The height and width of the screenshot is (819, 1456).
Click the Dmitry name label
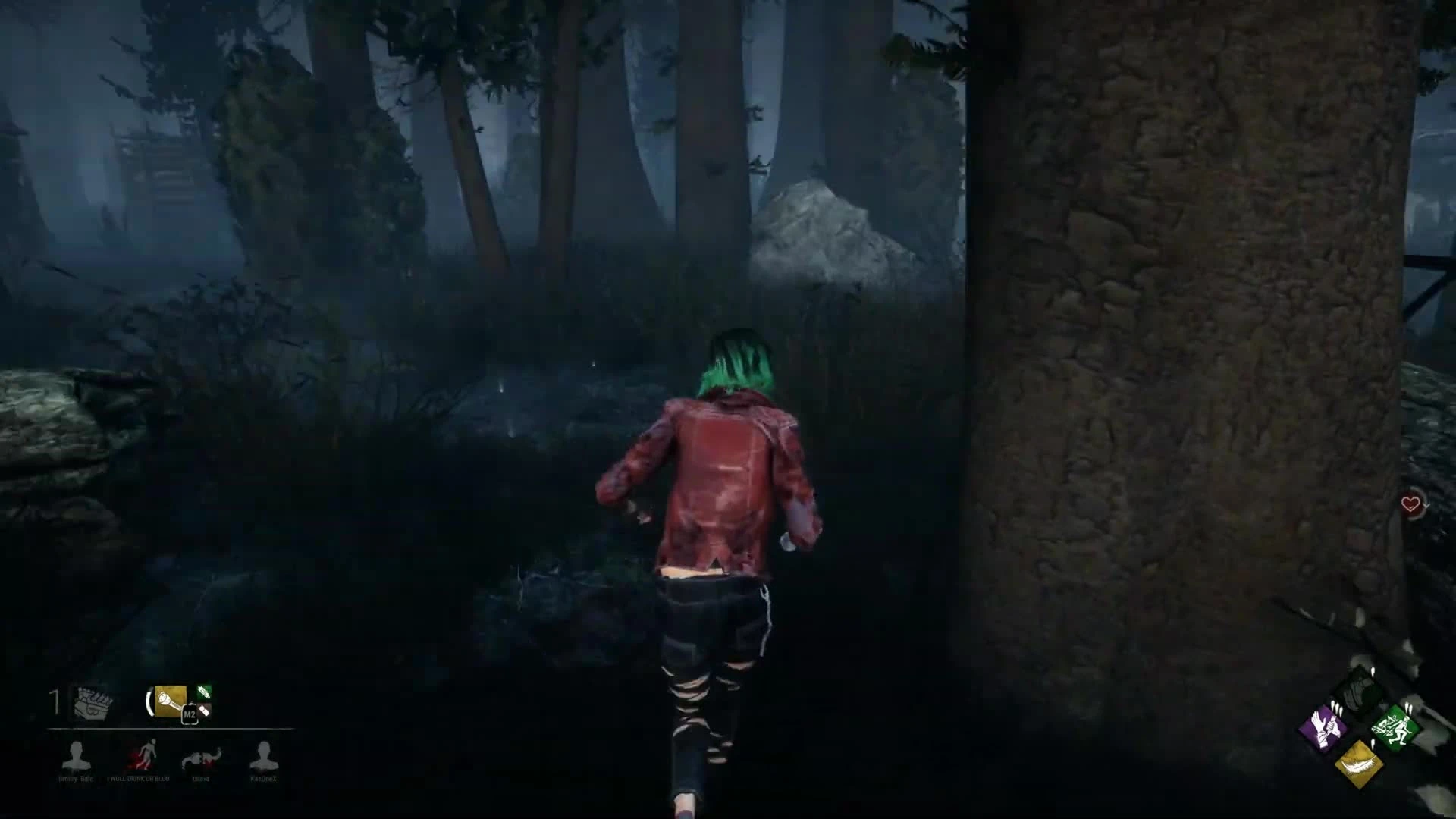coord(76,779)
